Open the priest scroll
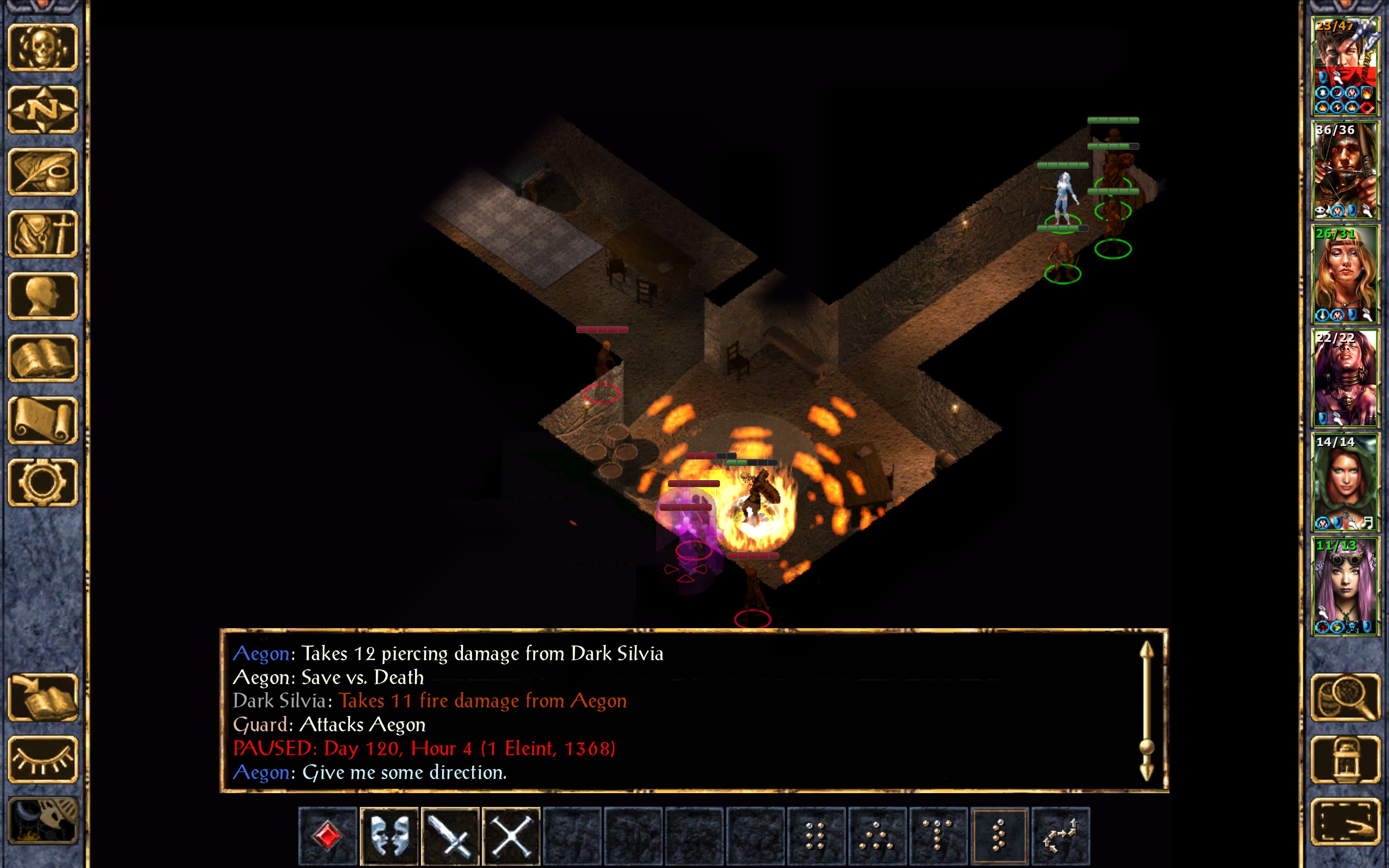Viewport: 1389px width, 868px height. (x=43, y=420)
